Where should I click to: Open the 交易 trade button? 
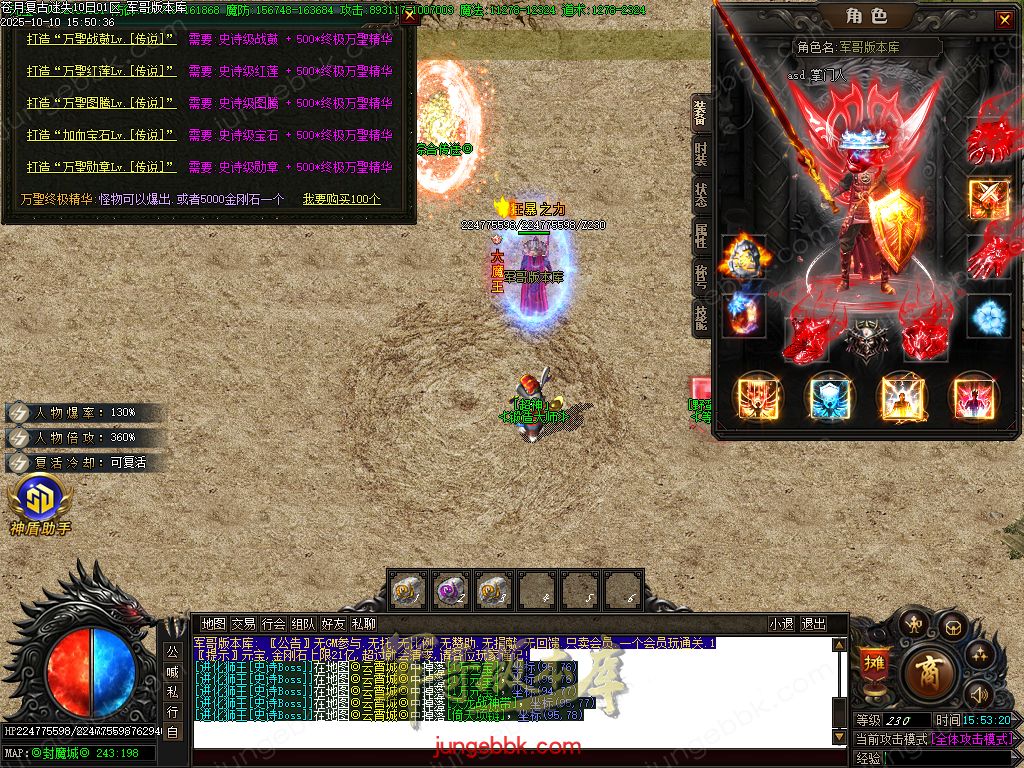click(243, 624)
